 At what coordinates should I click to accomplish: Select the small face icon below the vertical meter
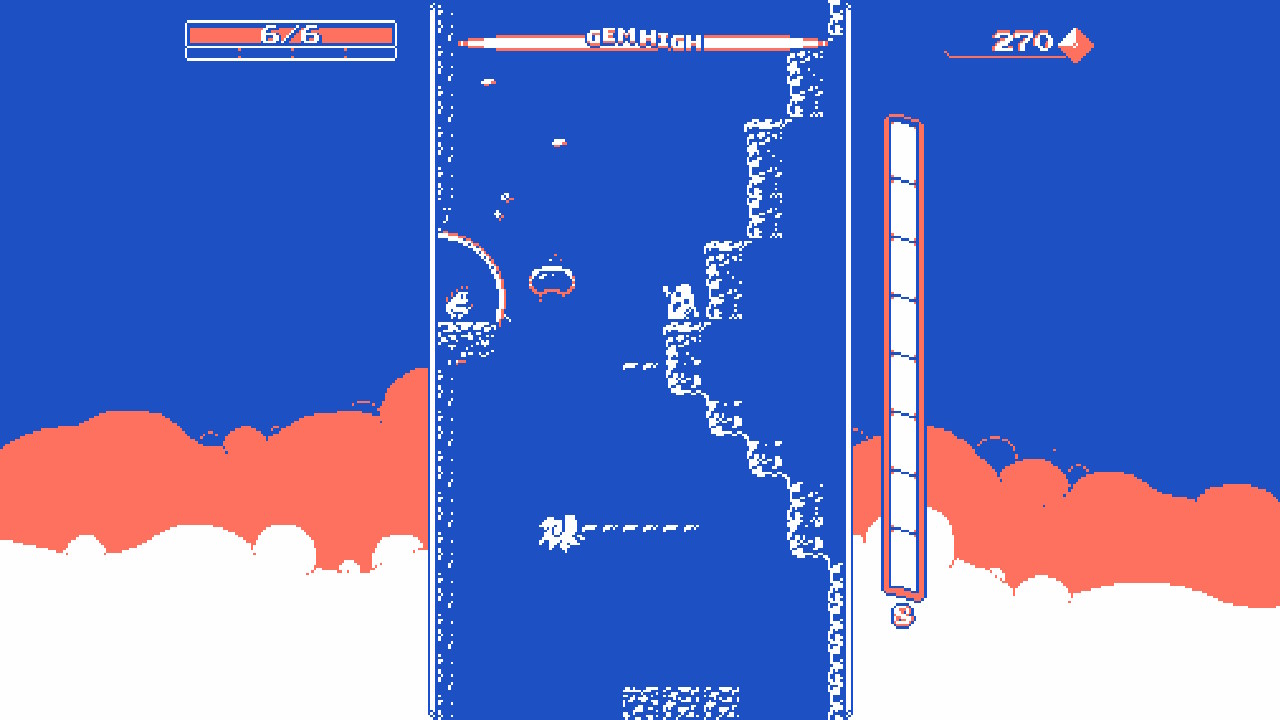[903, 614]
